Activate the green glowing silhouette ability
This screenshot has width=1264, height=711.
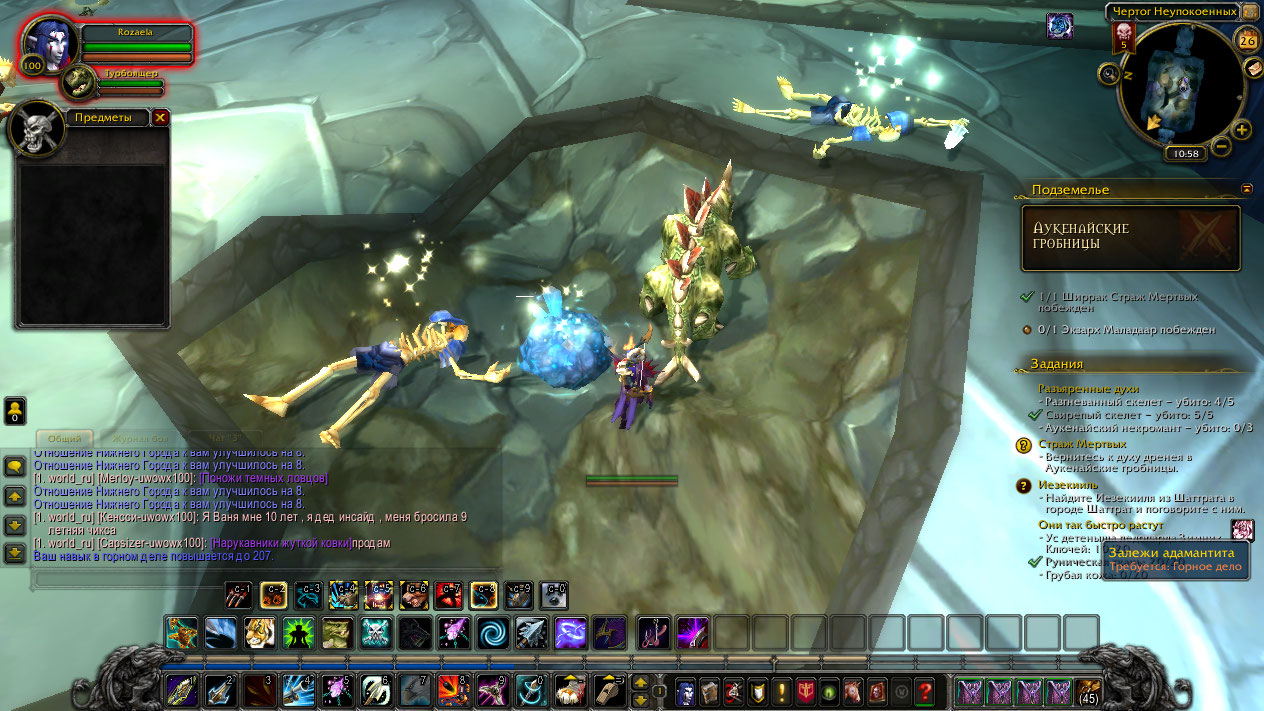(298, 632)
